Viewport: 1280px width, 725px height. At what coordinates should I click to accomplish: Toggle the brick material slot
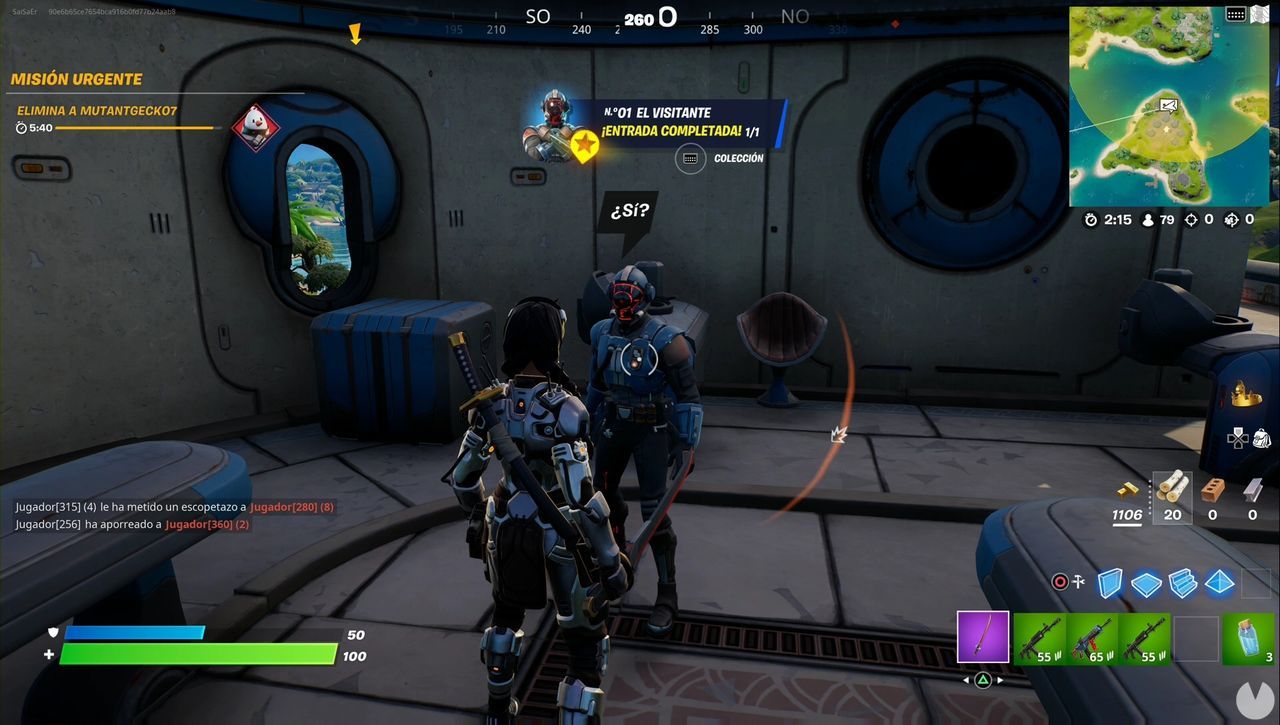[x=1212, y=490]
